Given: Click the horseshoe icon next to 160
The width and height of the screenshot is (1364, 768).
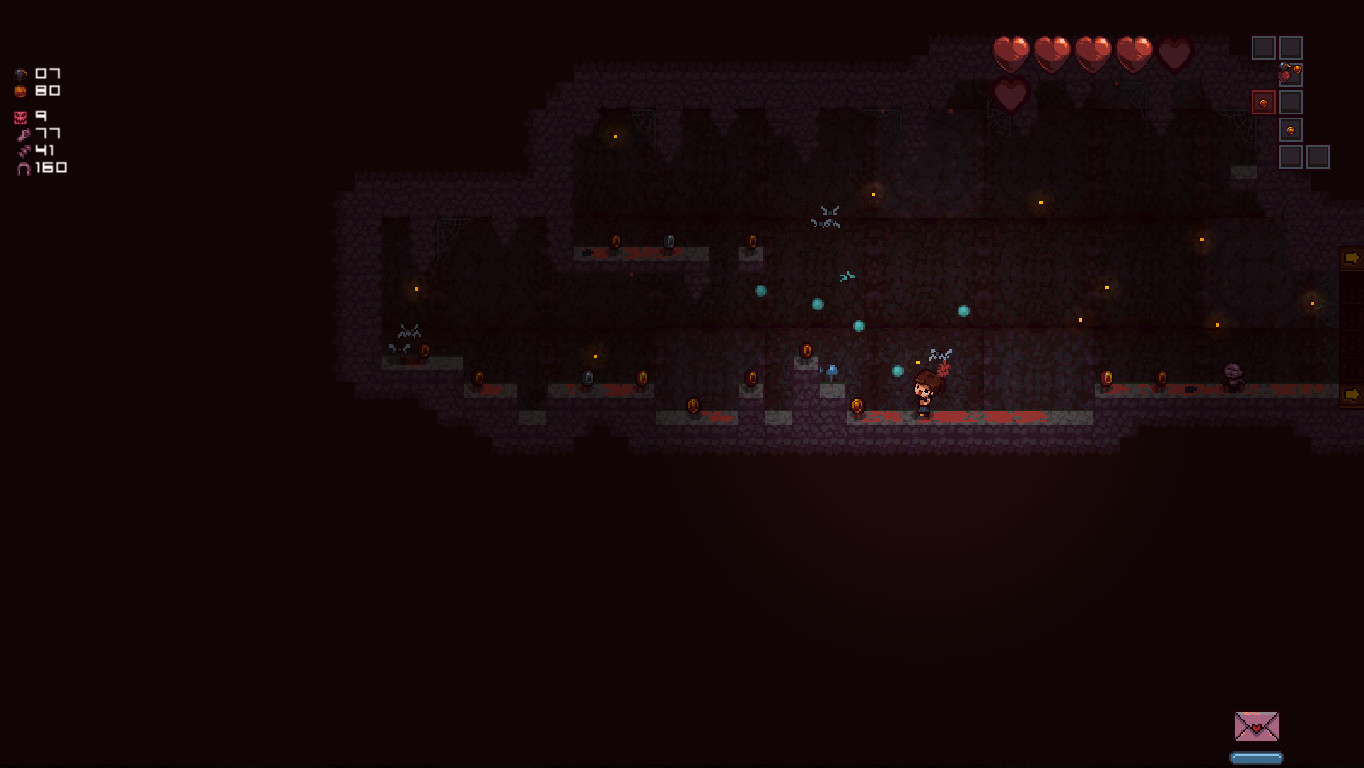Looking at the screenshot, I should [x=24, y=168].
